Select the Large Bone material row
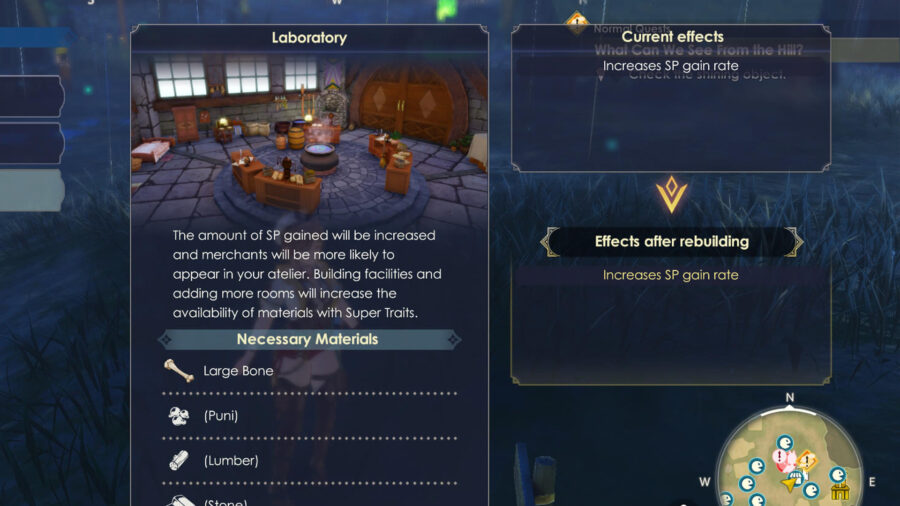The width and height of the screenshot is (900, 506). coord(308,371)
